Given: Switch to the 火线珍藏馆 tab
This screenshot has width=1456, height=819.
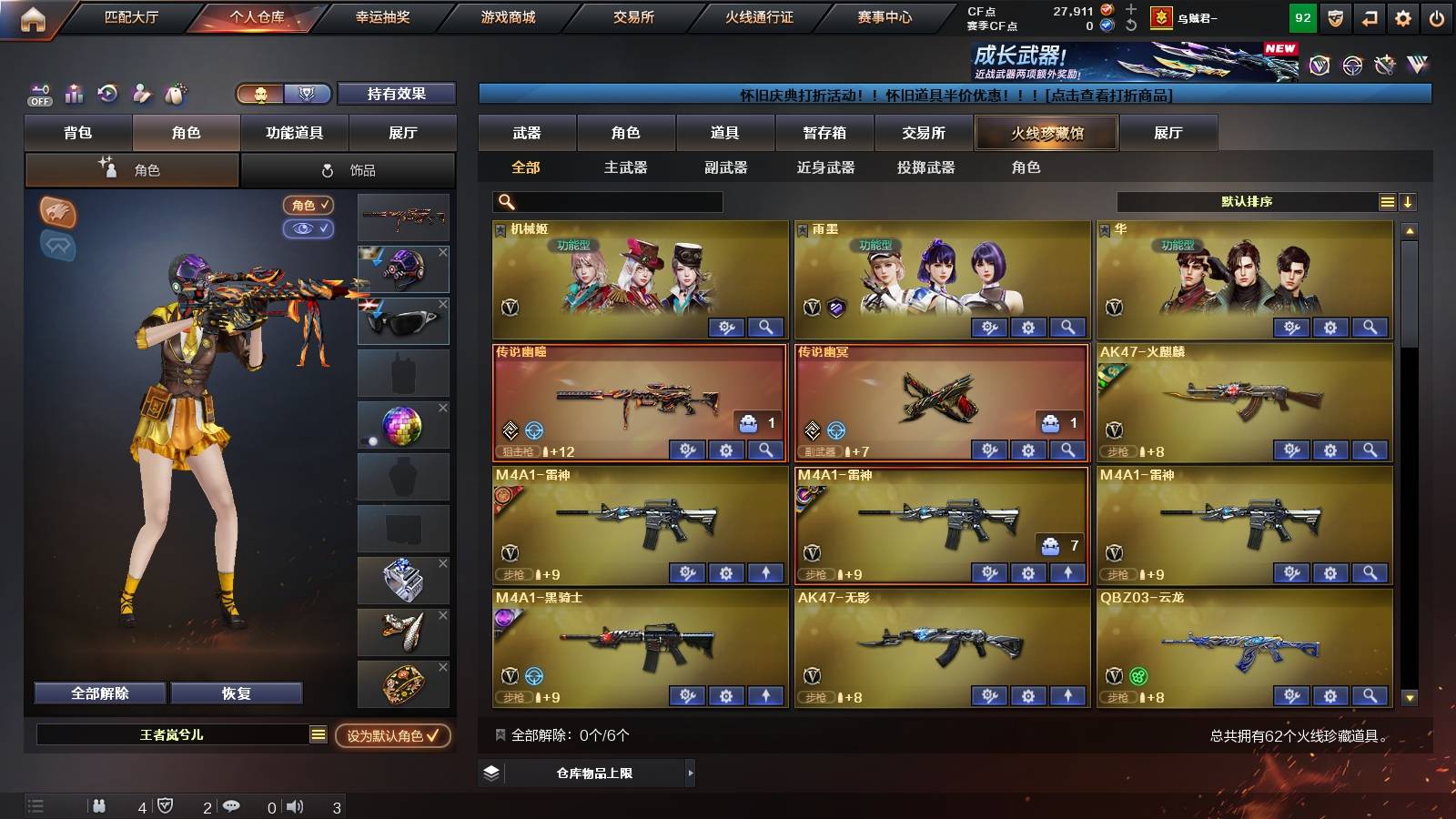Looking at the screenshot, I should [1046, 133].
